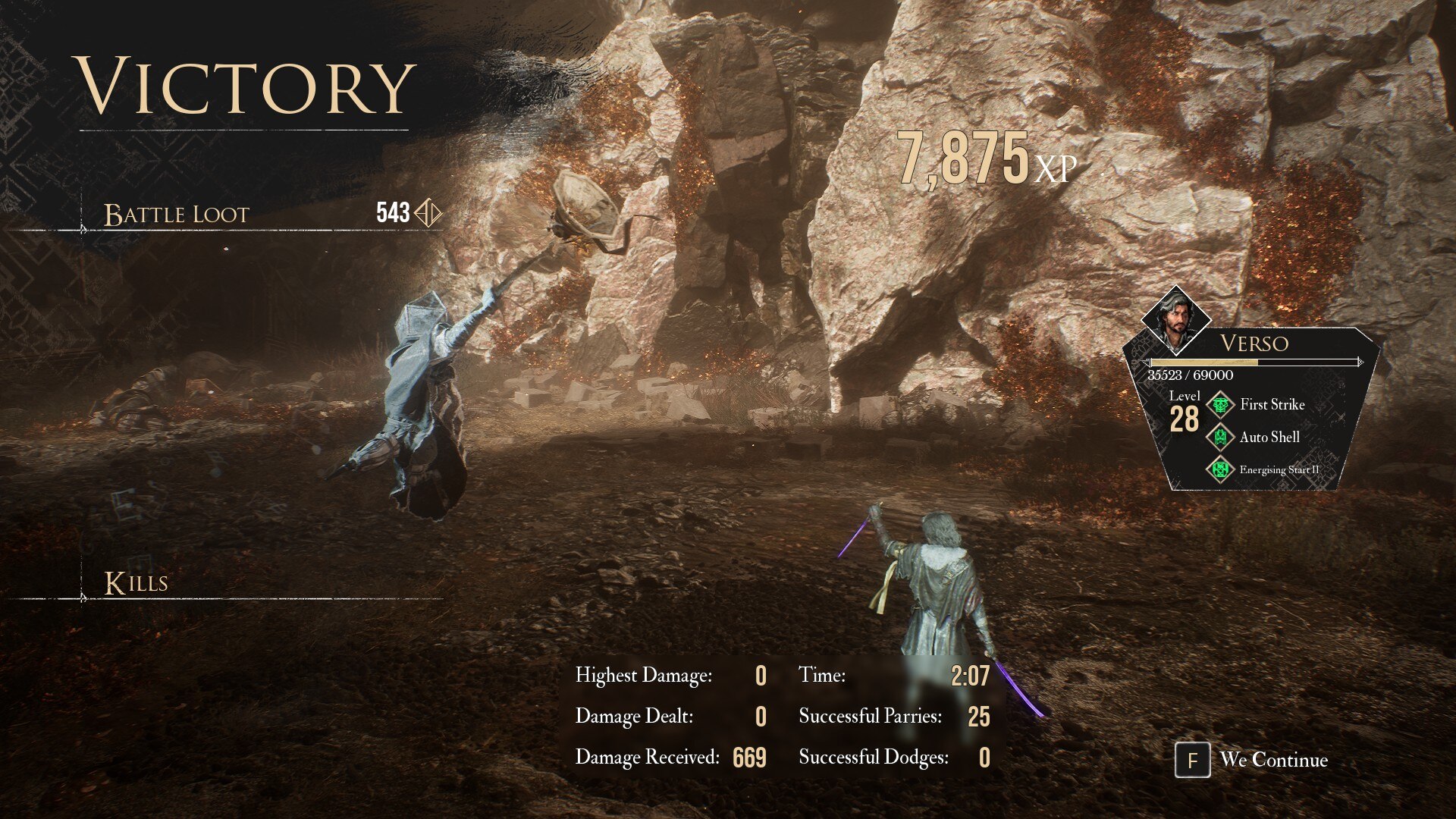Click the We Continue label
The width and height of the screenshot is (1456, 819).
pyautogui.click(x=1273, y=760)
